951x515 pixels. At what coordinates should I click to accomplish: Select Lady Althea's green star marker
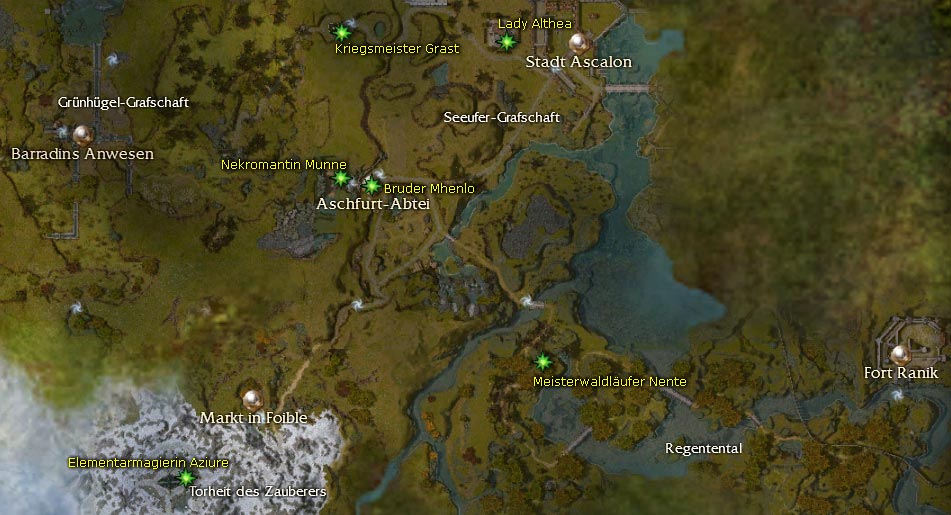click(x=507, y=41)
